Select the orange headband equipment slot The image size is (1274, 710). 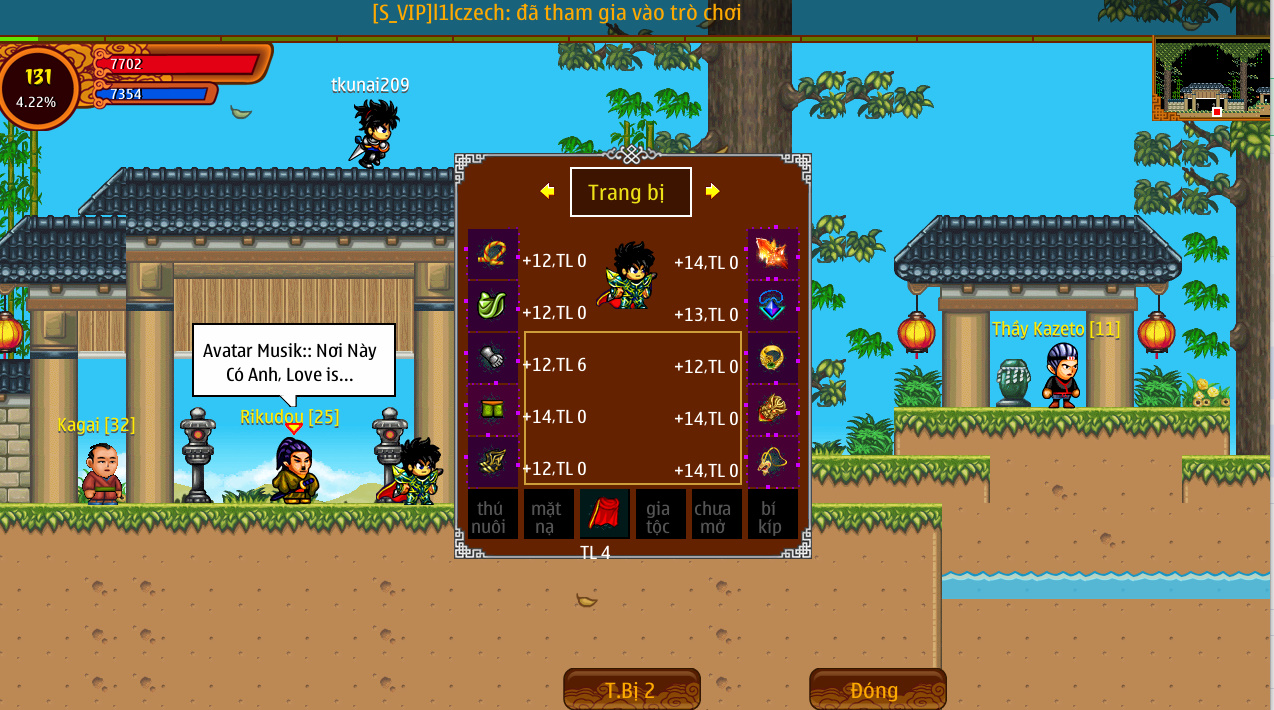point(493,254)
